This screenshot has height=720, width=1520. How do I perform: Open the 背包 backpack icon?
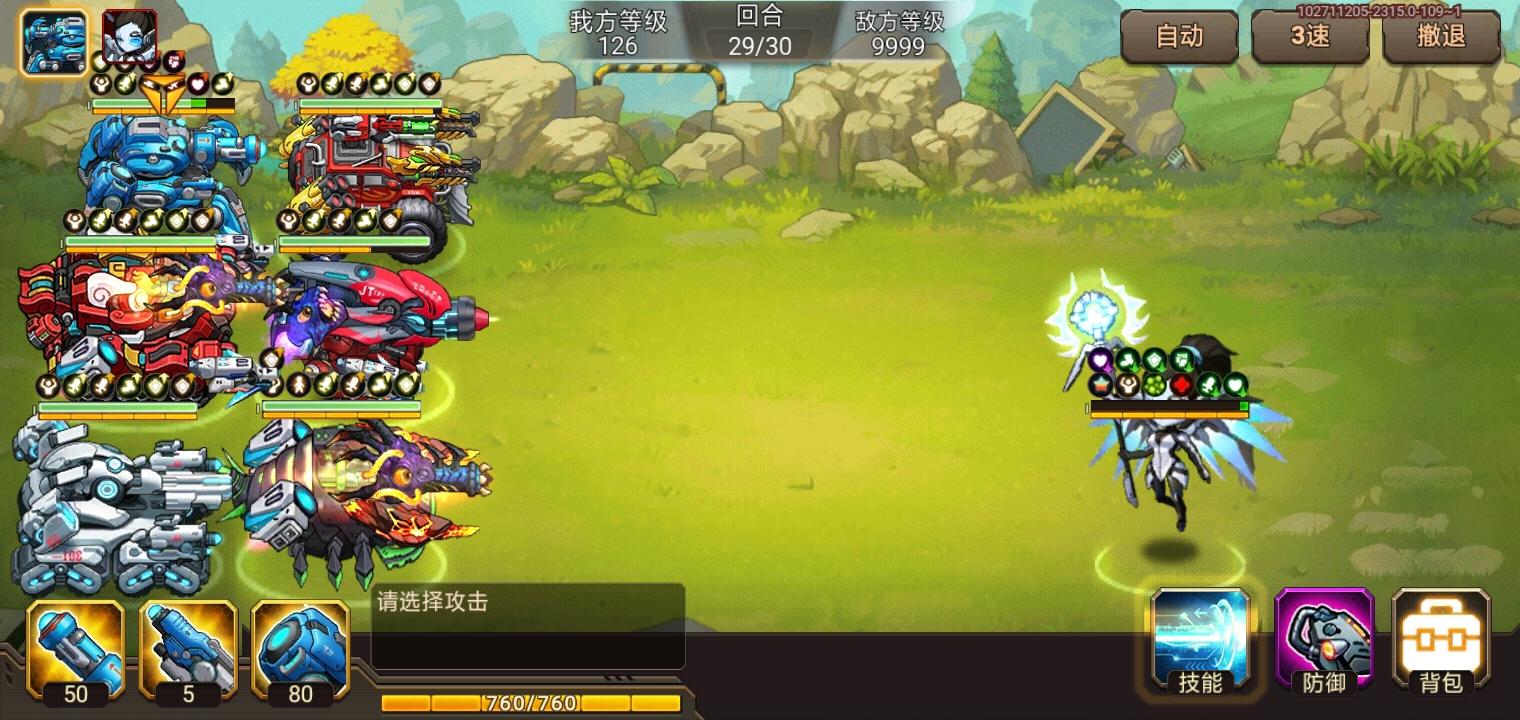point(1440,643)
